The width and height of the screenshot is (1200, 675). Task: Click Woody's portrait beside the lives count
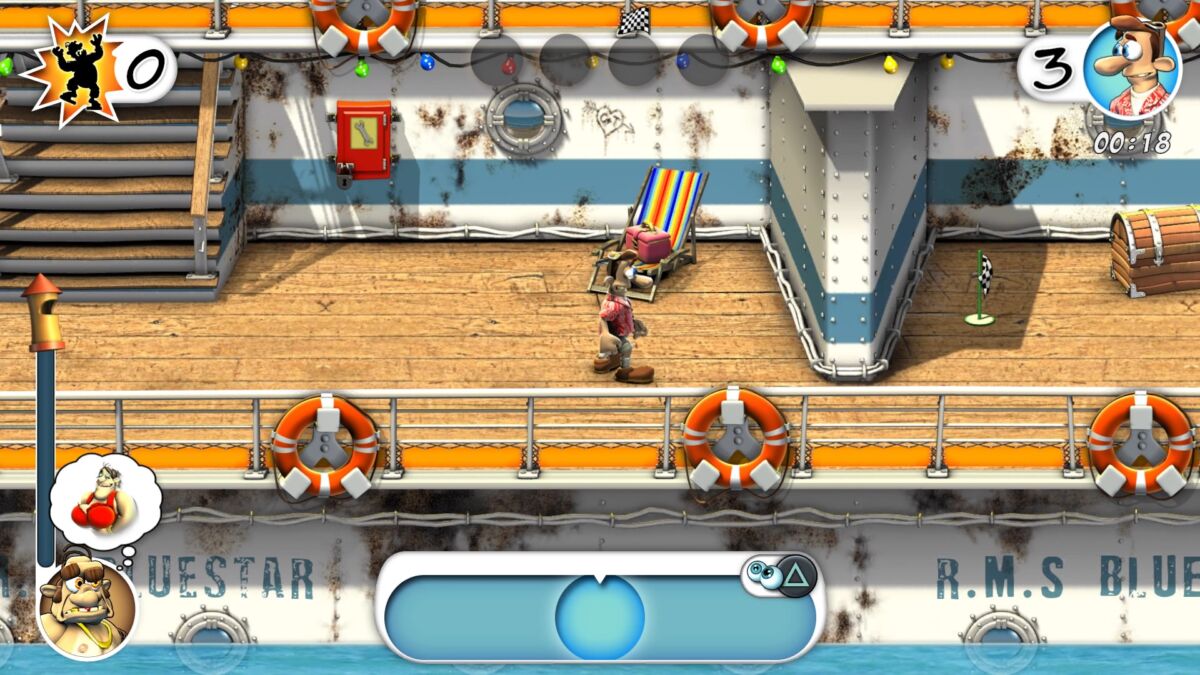pos(1131,69)
